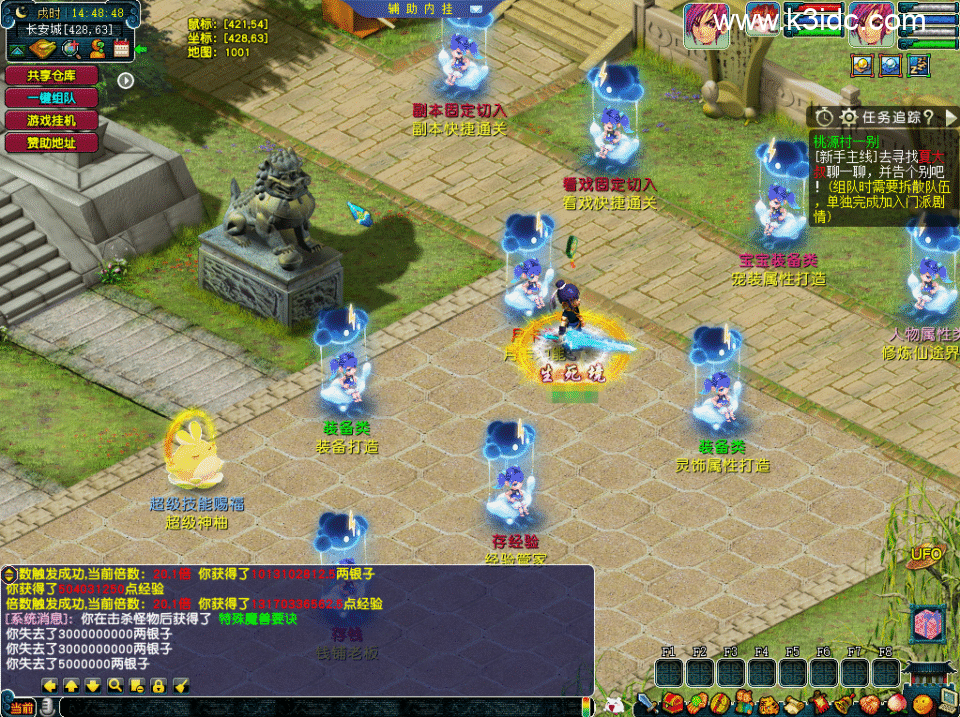The image size is (960, 717).
Task: Expand the side menu with the round arrow button
Action: (x=126, y=80)
